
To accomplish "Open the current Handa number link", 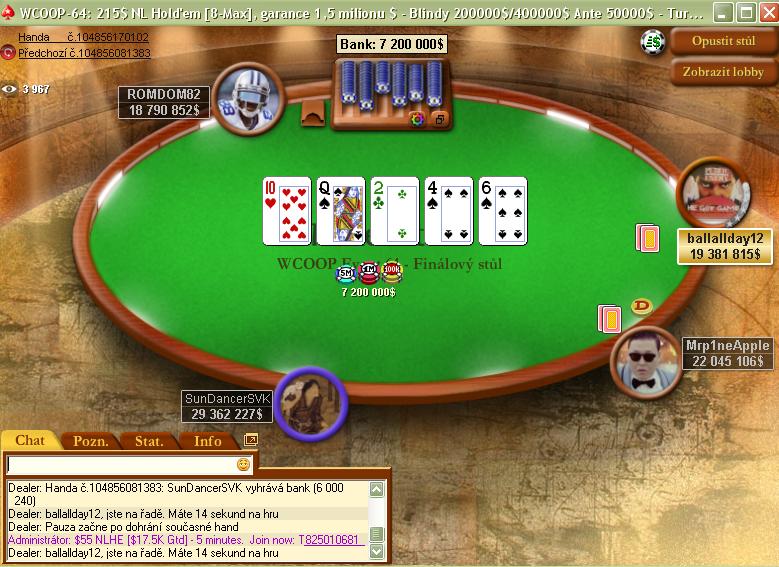I will [84, 37].
